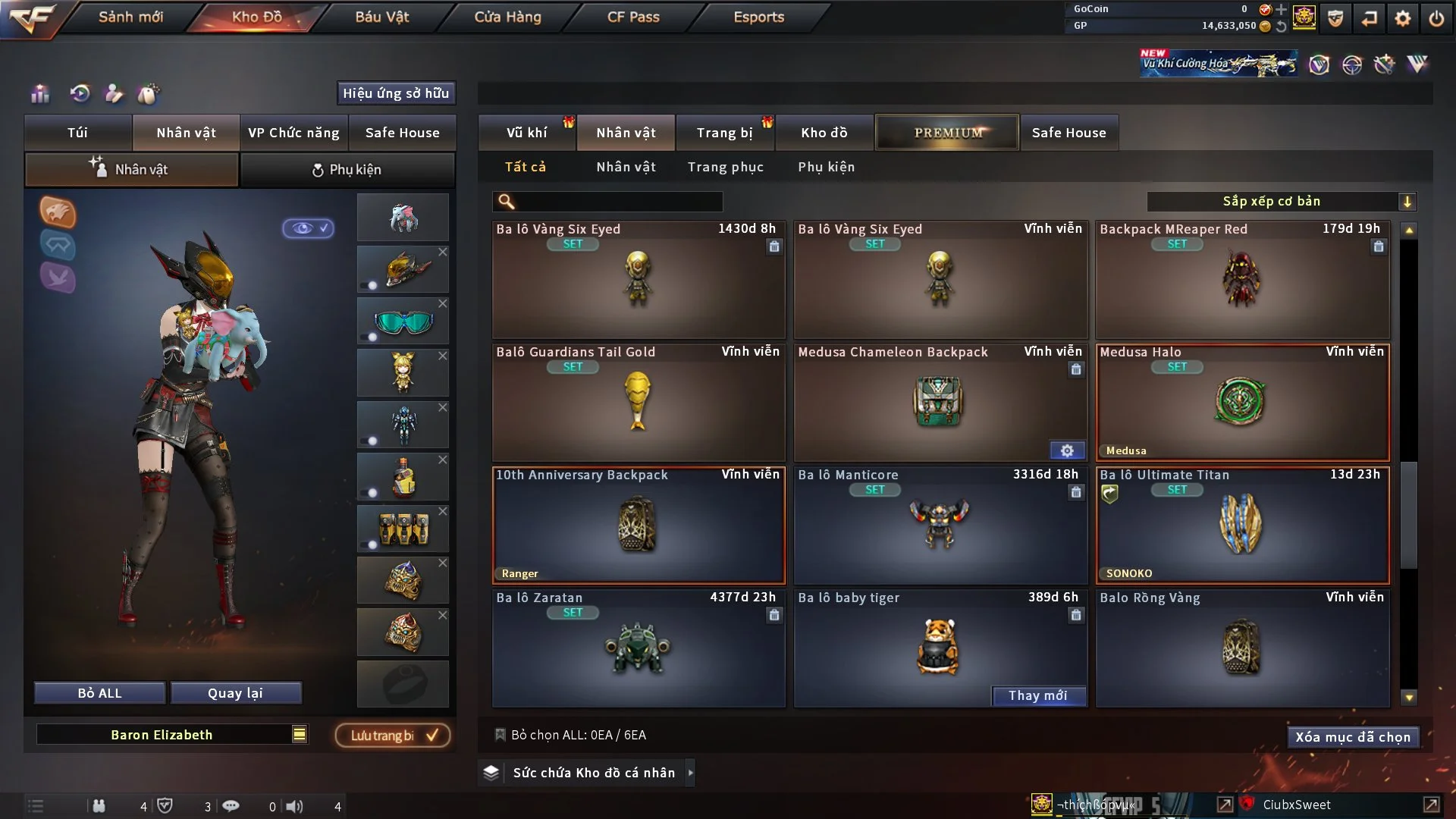The width and height of the screenshot is (1456, 819).
Task: Open the CF Pass page
Action: pyautogui.click(x=633, y=17)
